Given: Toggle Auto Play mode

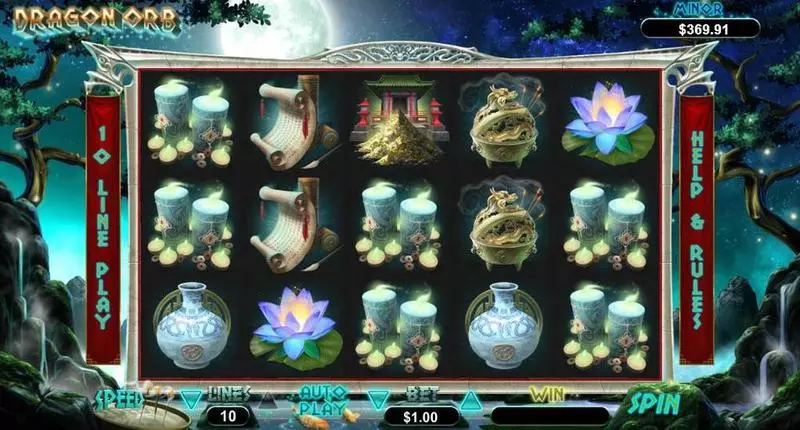Looking at the screenshot, I should (x=323, y=399).
